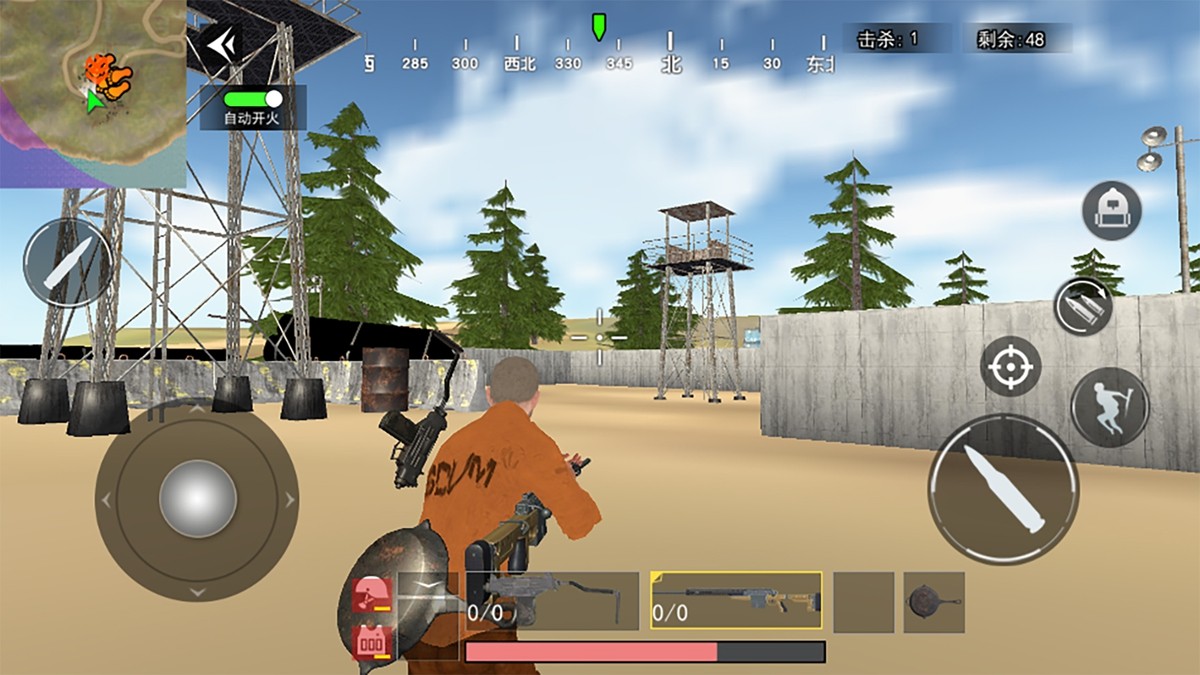This screenshot has width=1200, height=675.
Task: Activate the crosshair aim button
Action: pyautogui.click(x=1010, y=367)
